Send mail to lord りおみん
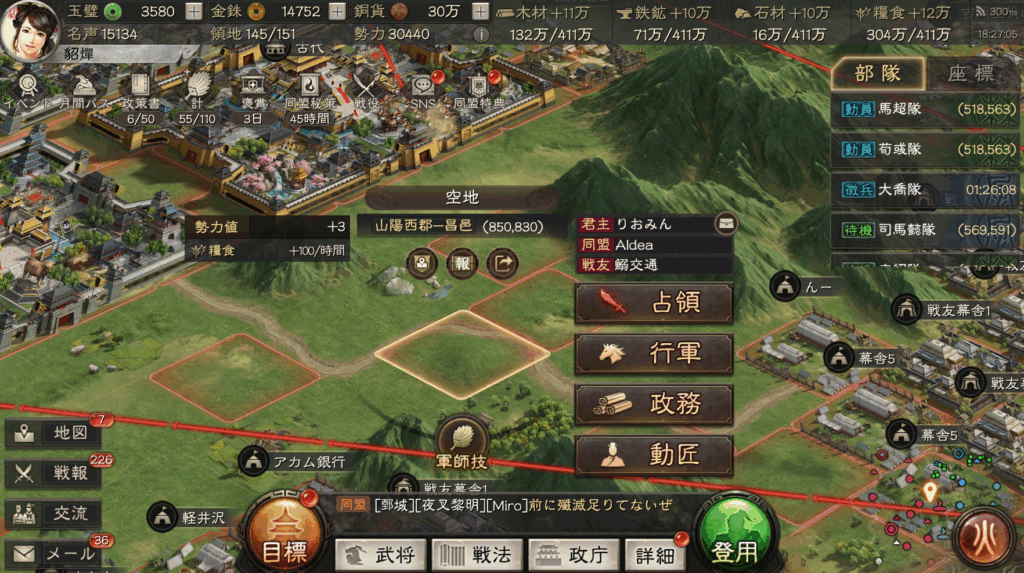Viewport: 1024px width, 573px height. (x=725, y=223)
